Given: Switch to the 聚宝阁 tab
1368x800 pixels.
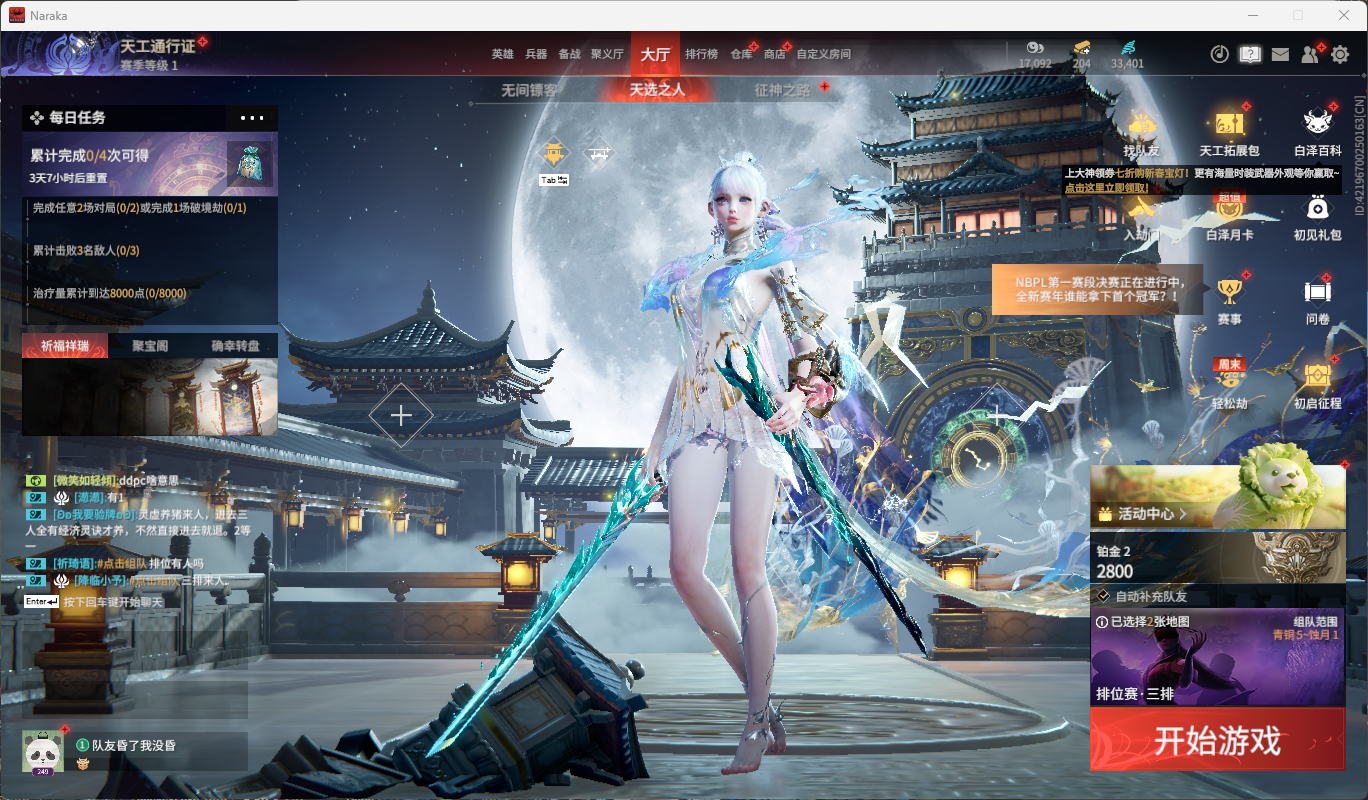Looking at the screenshot, I should (150, 346).
